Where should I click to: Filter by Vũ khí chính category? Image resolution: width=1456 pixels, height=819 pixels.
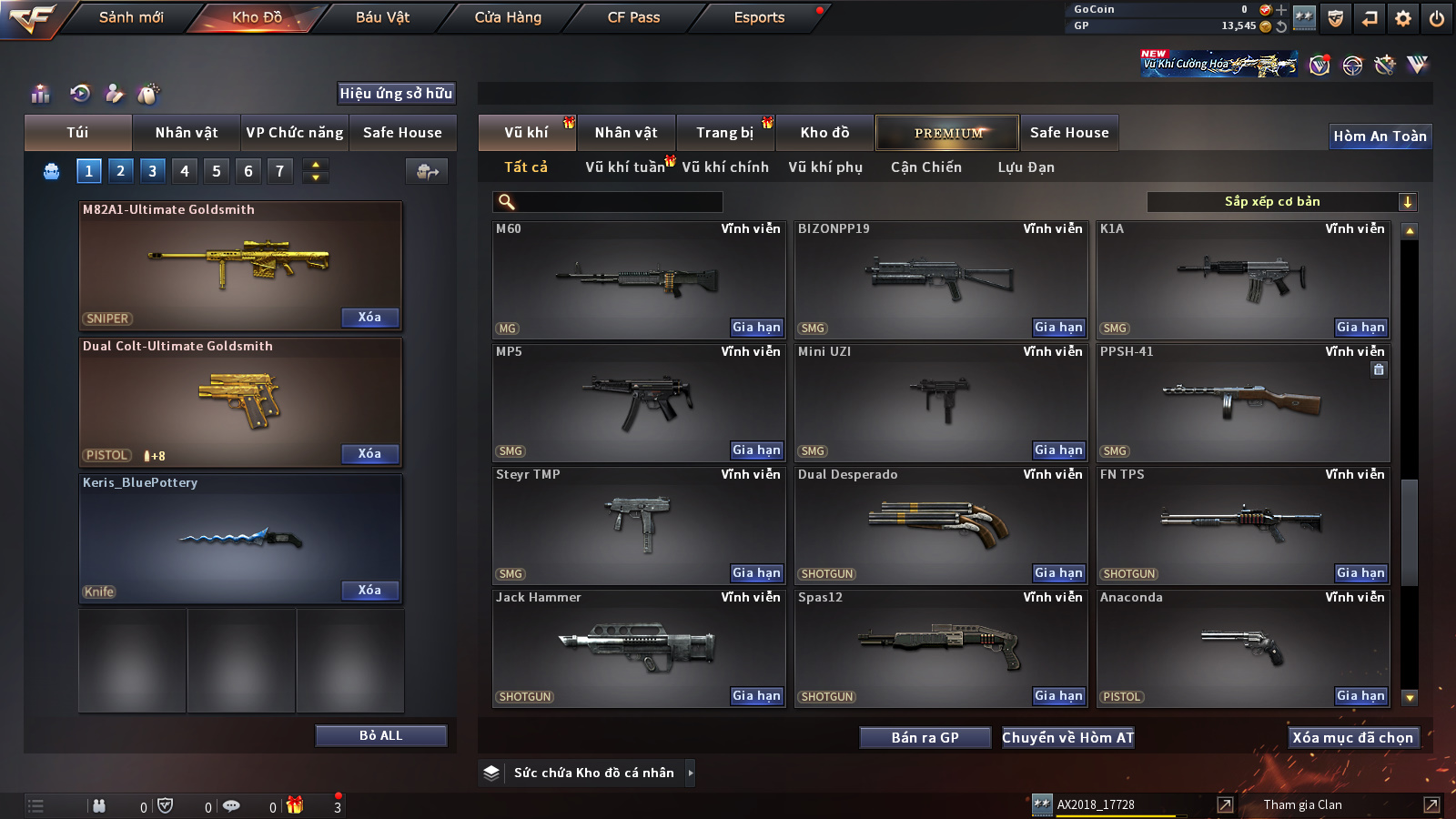click(725, 167)
